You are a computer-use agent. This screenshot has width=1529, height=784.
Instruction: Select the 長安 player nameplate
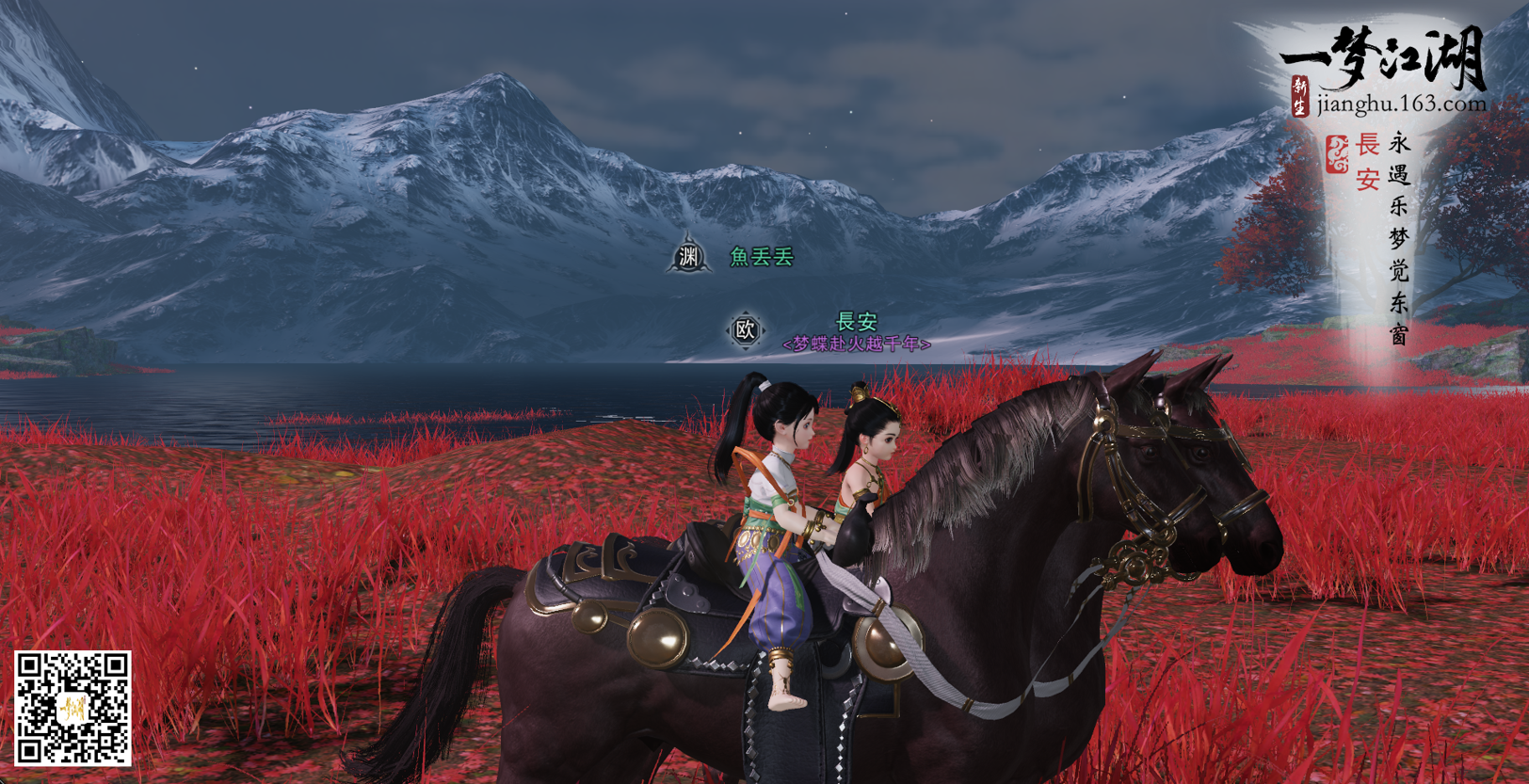857,322
